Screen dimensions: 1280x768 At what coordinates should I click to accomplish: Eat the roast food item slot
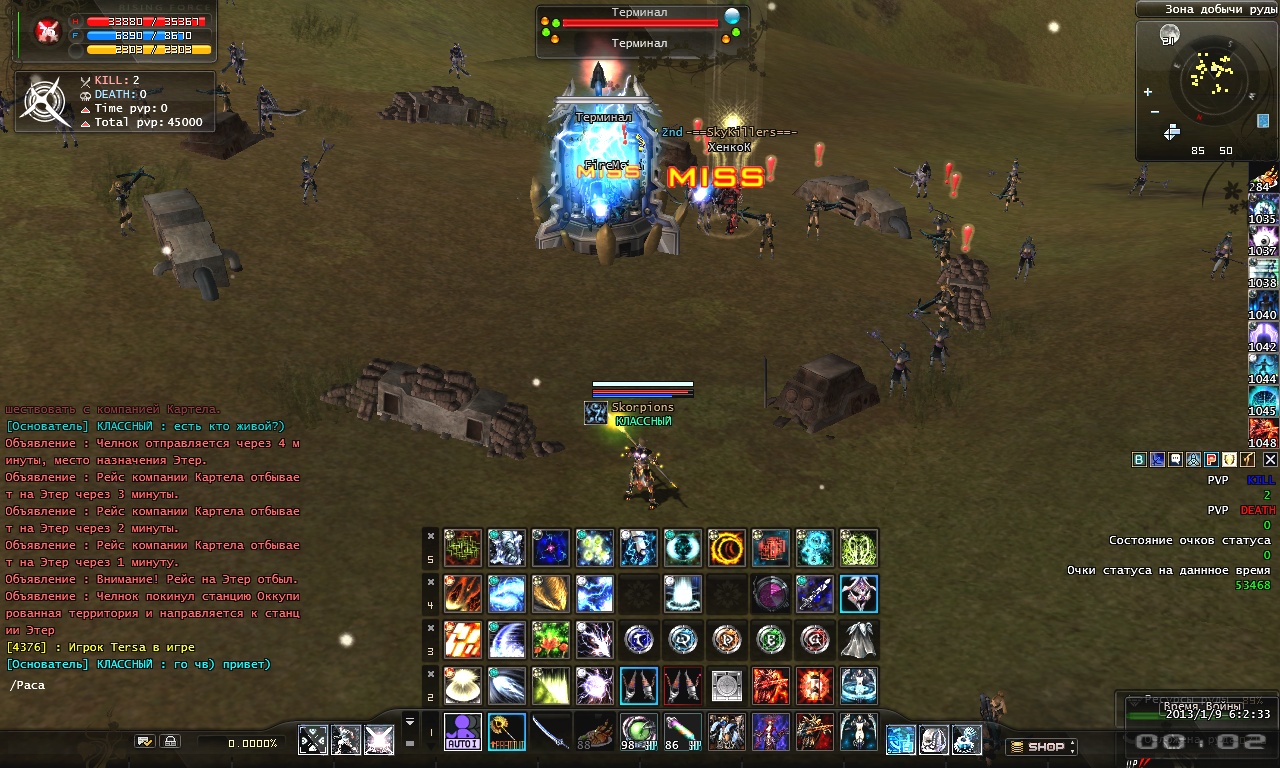[594, 731]
